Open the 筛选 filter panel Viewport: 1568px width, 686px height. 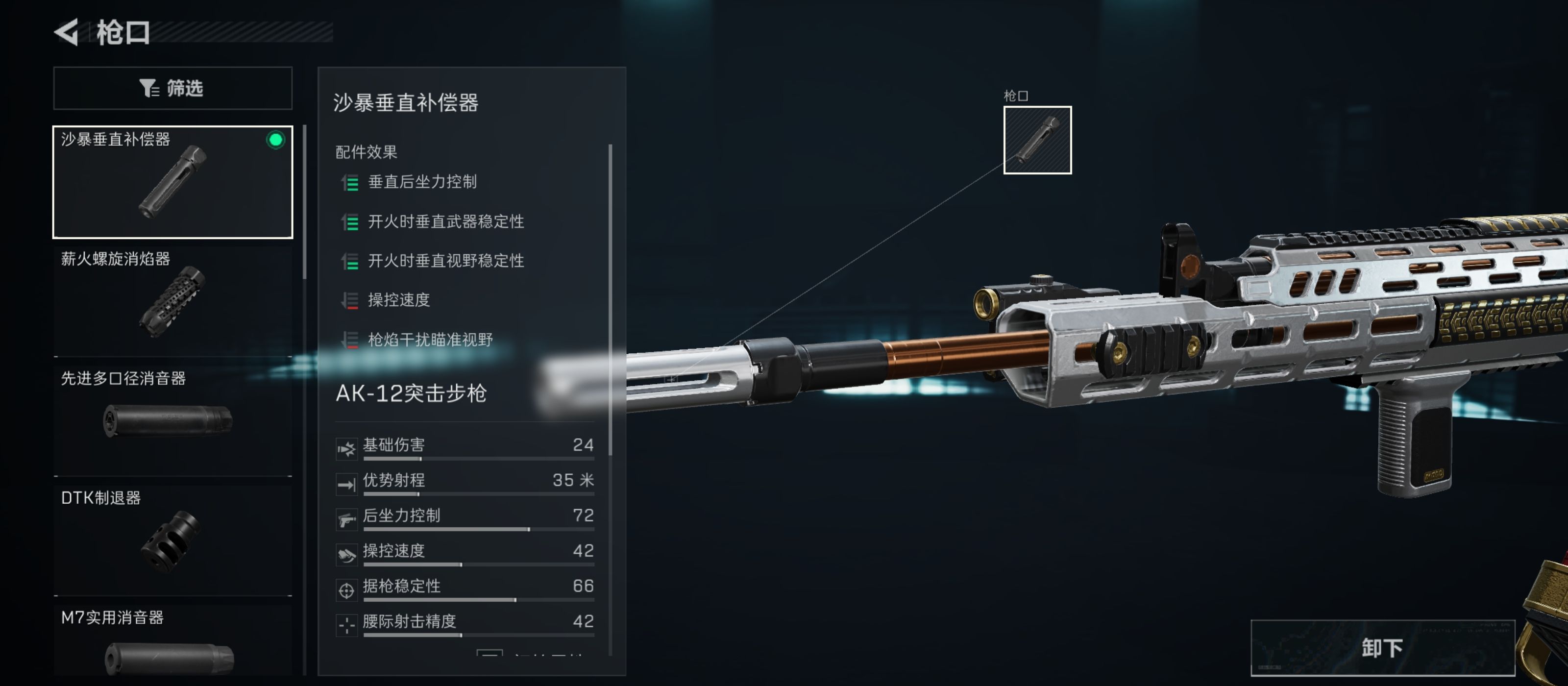click(173, 88)
